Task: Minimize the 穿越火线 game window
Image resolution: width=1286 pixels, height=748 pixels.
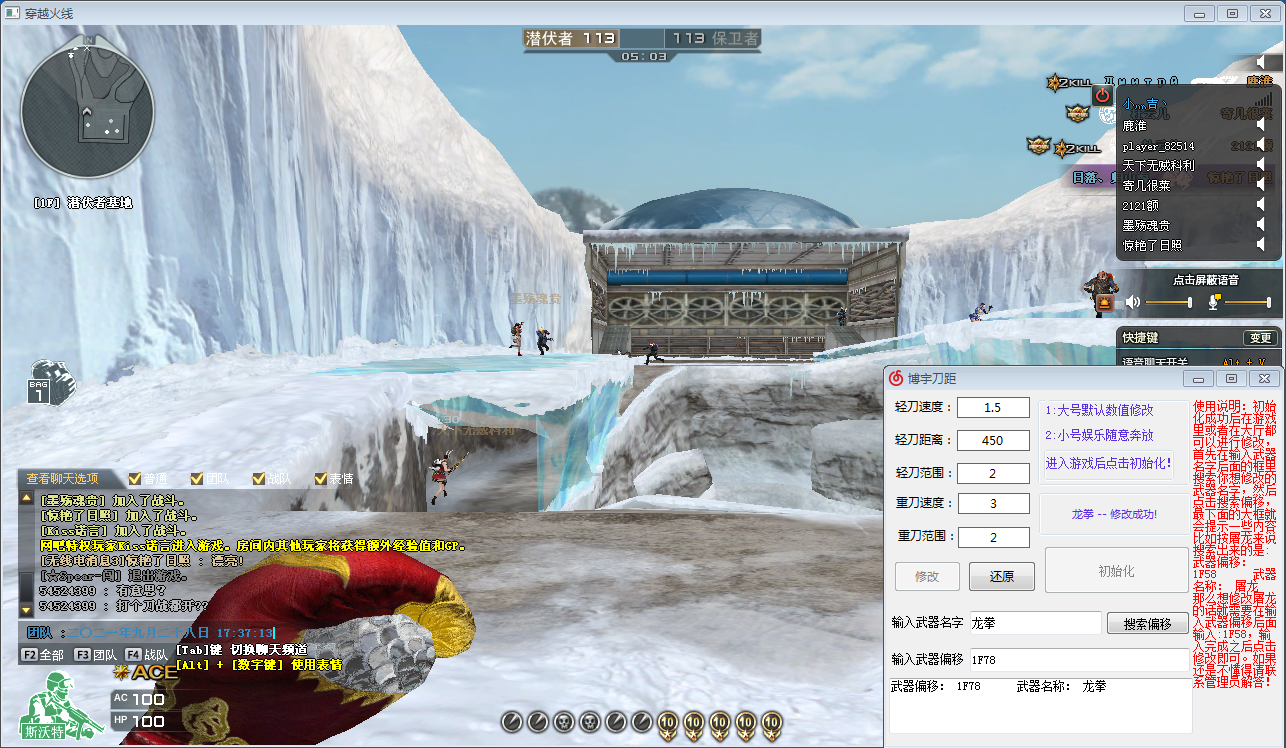Action: tap(1201, 13)
